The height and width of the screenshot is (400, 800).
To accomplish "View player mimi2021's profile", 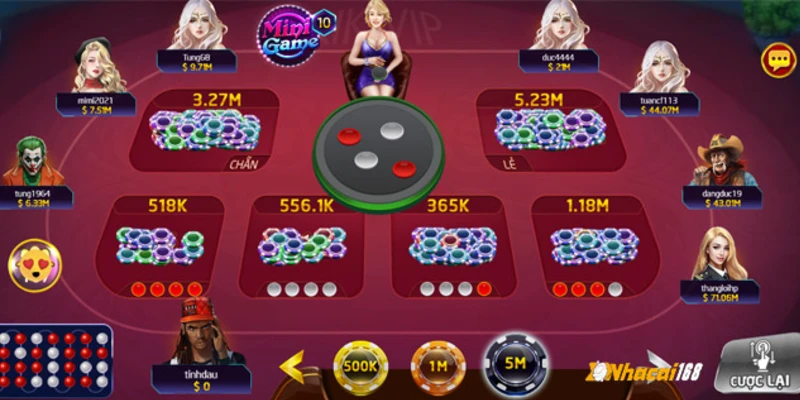I will [x=98, y=70].
